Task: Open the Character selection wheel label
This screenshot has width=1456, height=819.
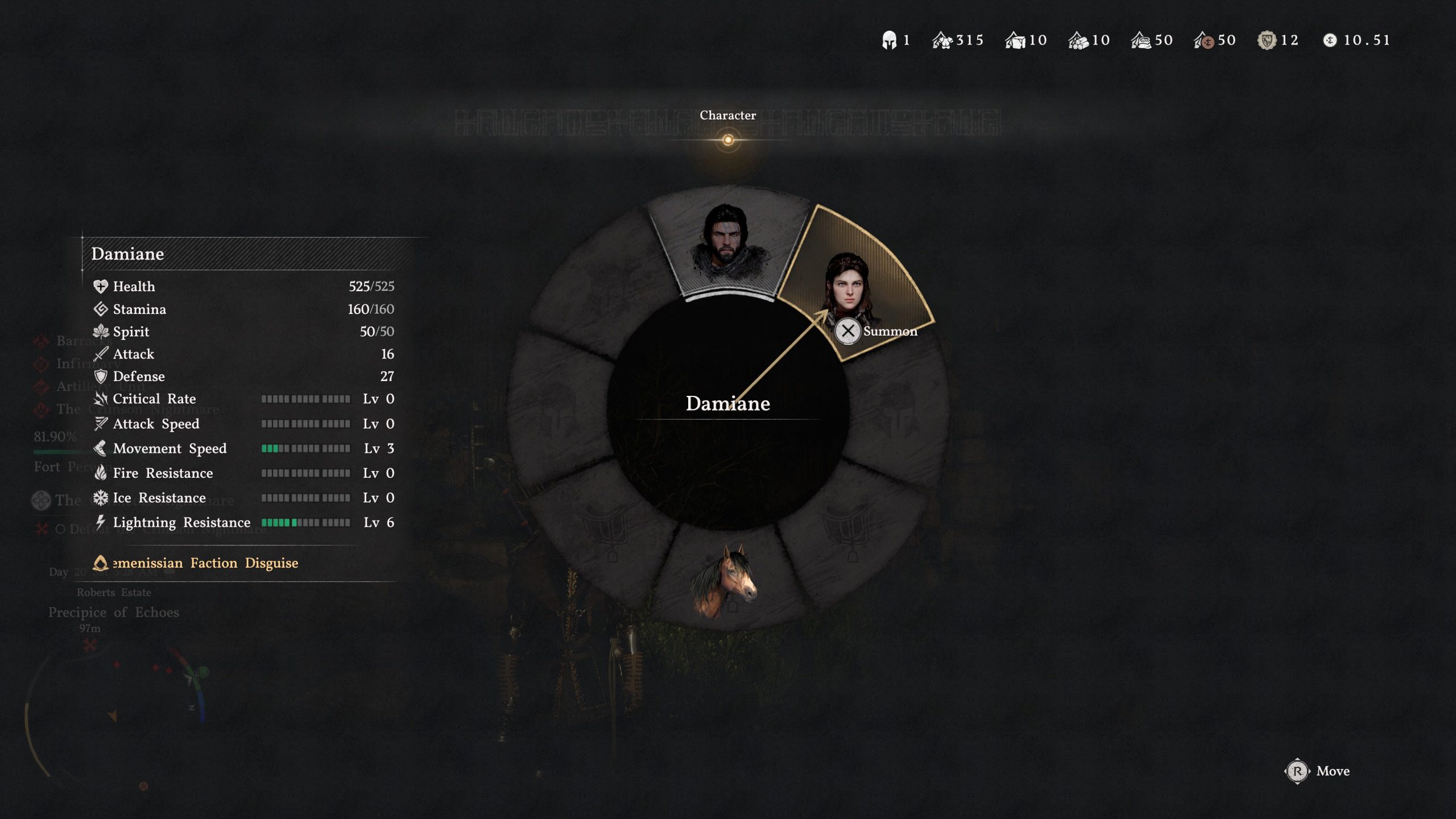Action: point(730,115)
